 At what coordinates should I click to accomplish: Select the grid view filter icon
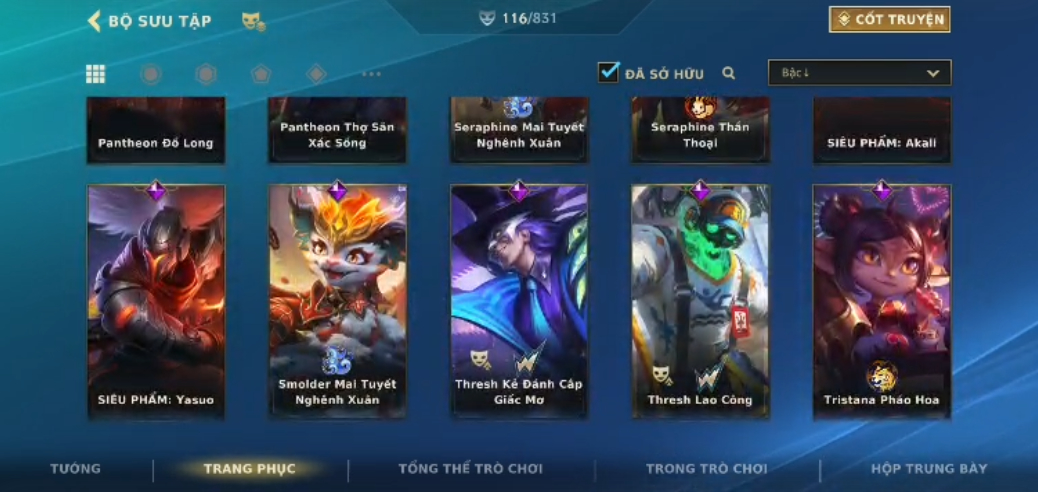tap(96, 73)
